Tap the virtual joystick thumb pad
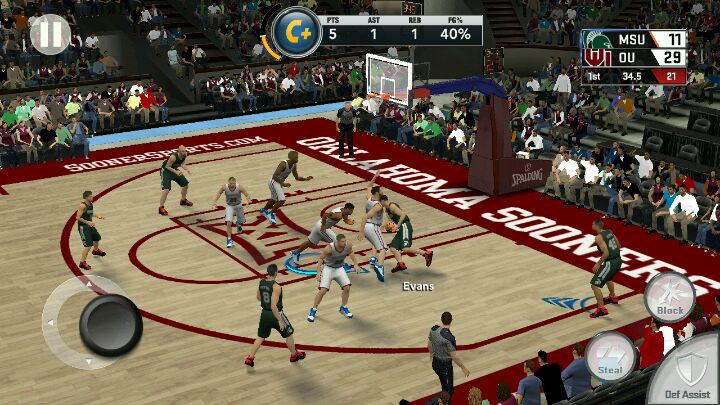The height and width of the screenshot is (405, 720). click(x=110, y=325)
